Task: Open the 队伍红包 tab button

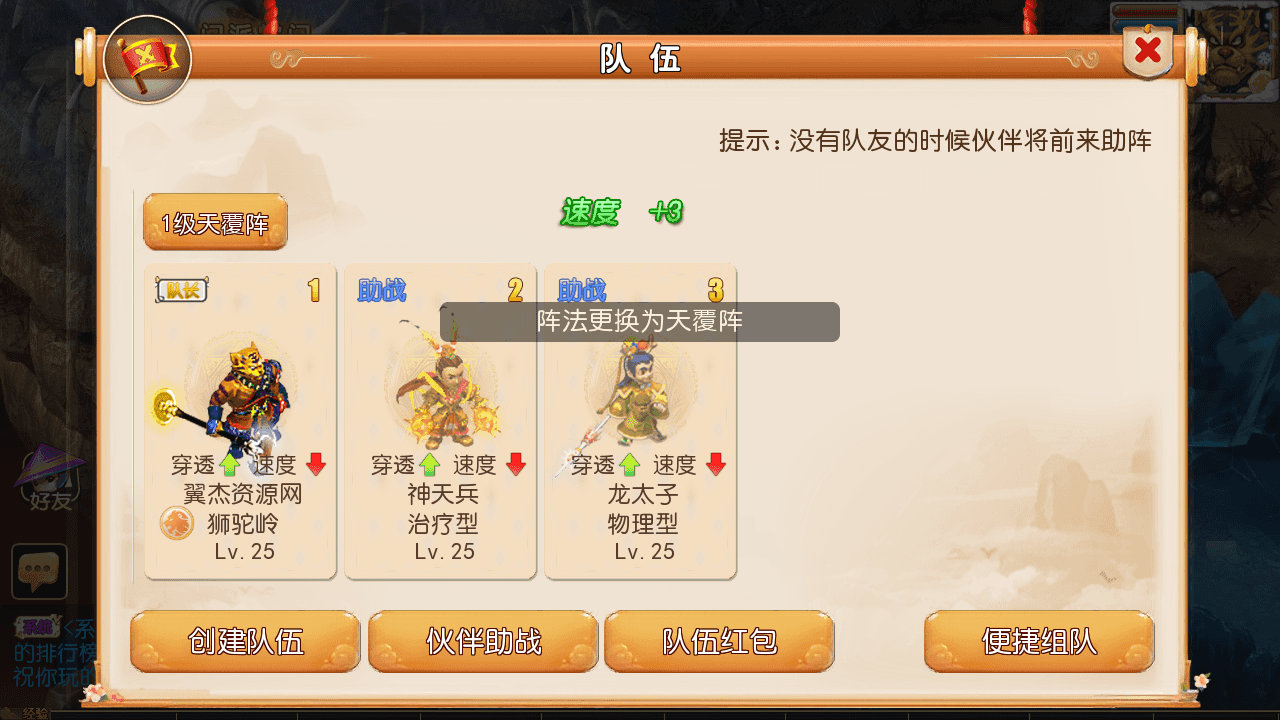Action: point(719,641)
